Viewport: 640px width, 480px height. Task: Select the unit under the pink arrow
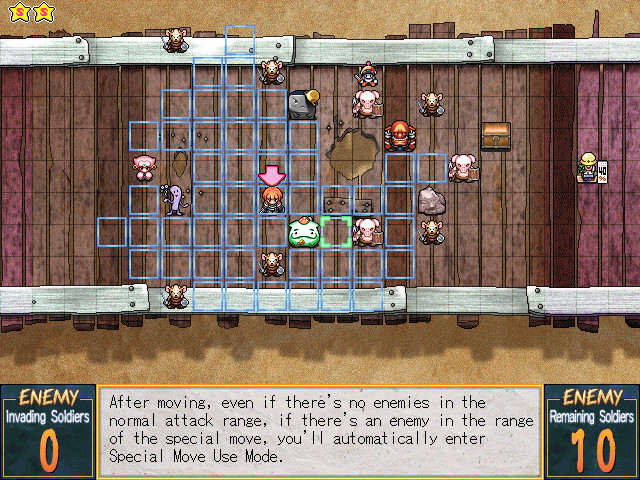click(272, 200)
